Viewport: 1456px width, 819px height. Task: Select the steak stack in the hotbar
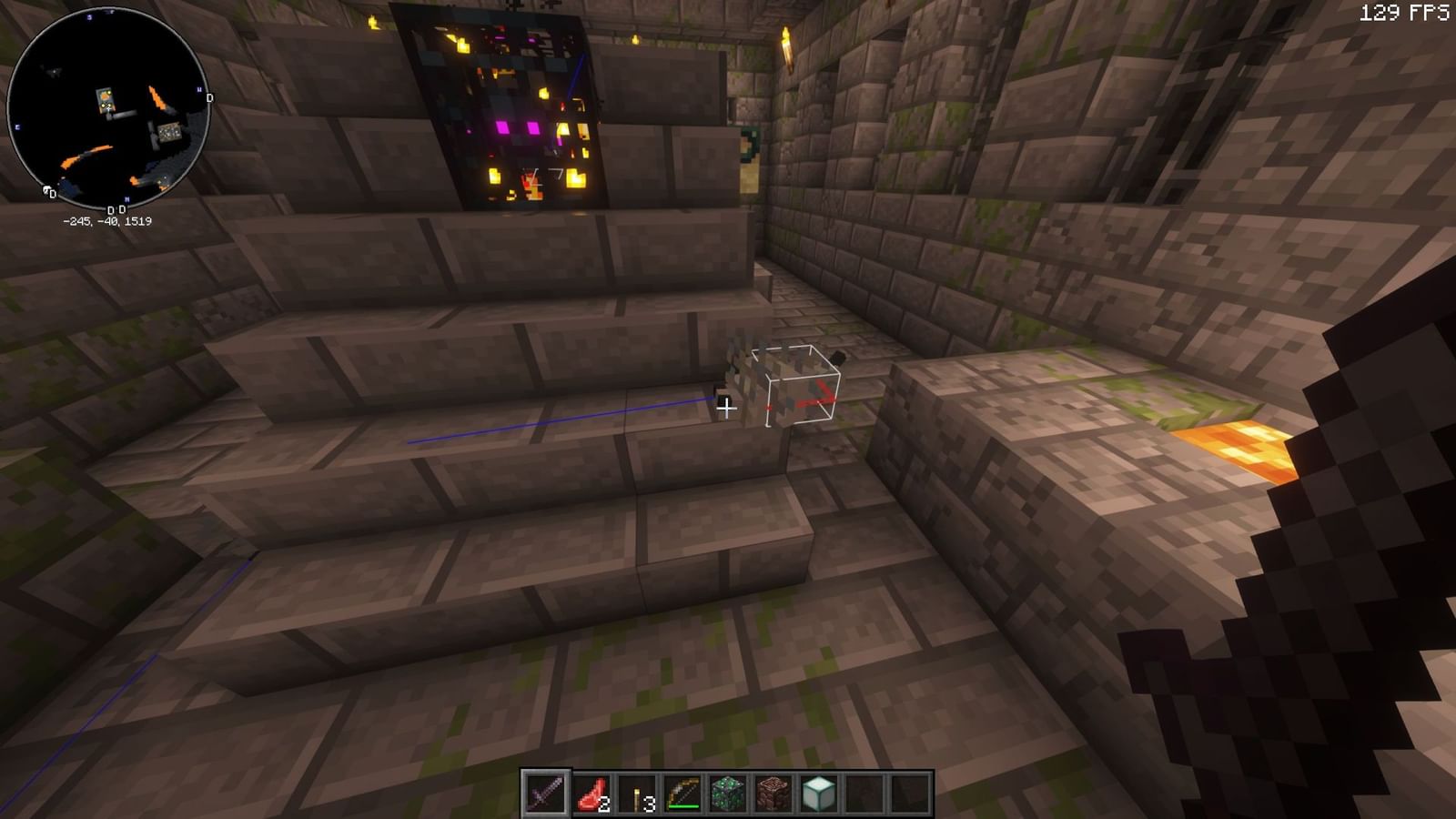point(591,794)
